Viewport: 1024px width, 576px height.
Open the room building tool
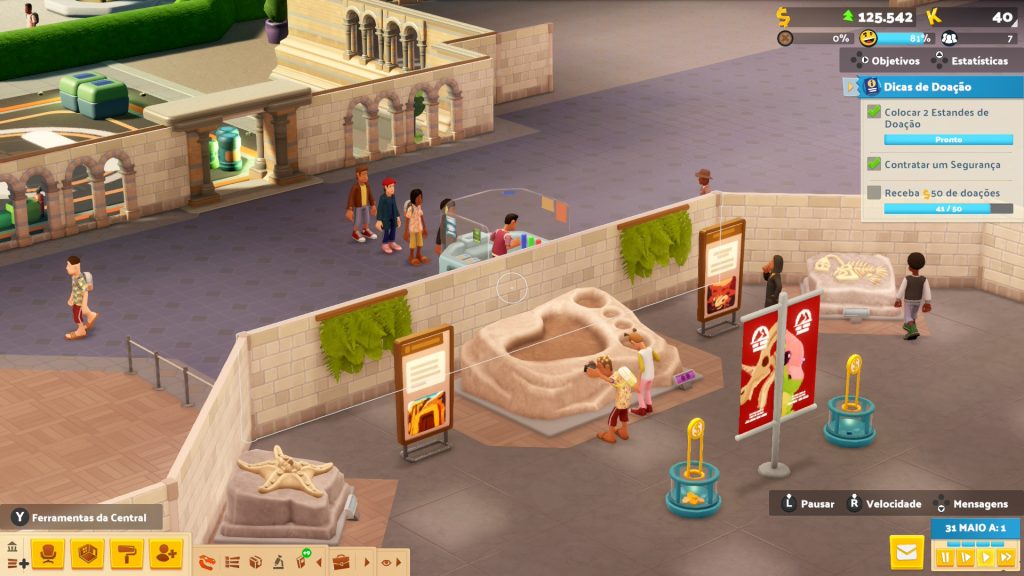click(88, 553)
